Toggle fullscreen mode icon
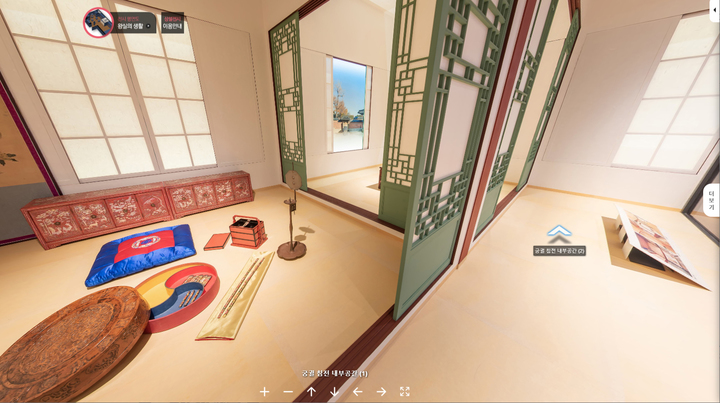 405,392
